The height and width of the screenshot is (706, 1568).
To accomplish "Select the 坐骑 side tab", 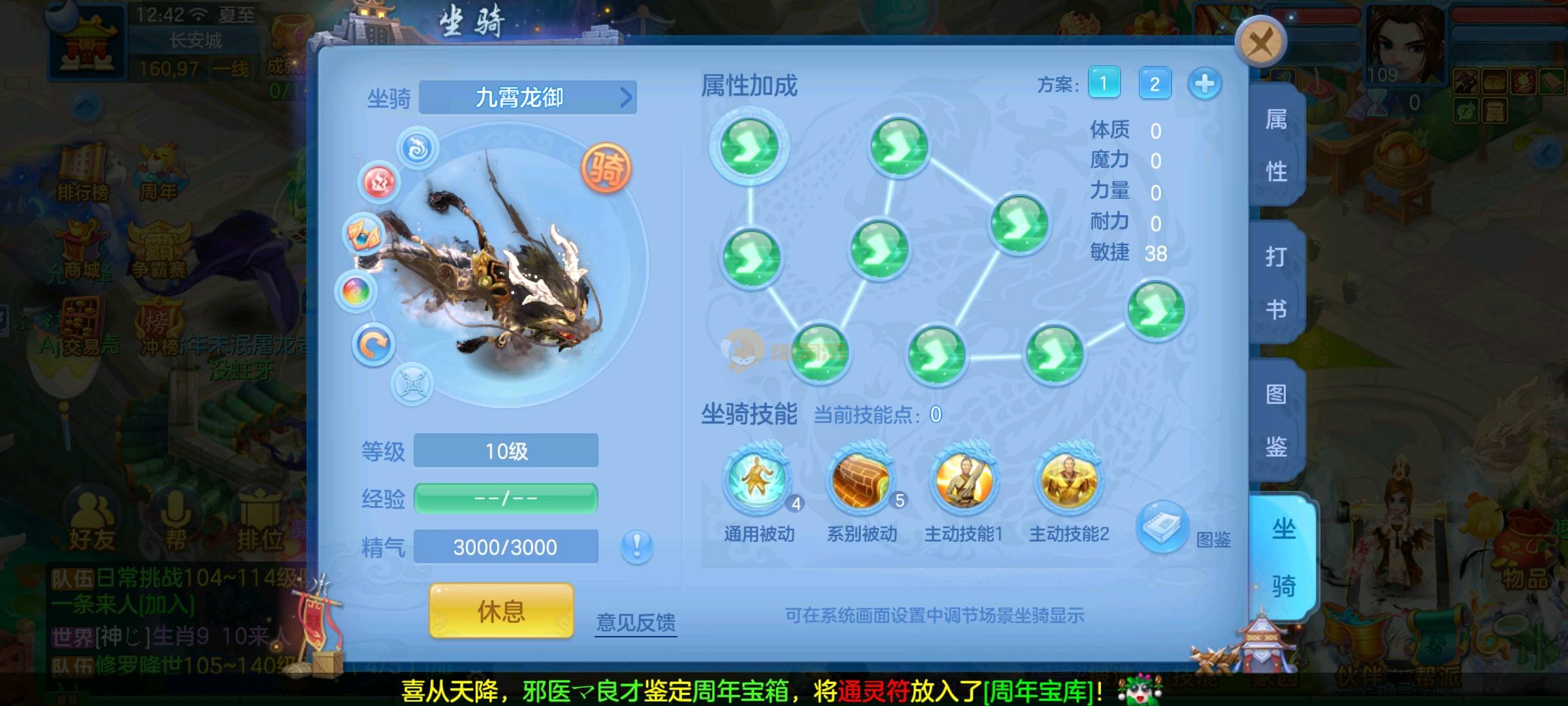I will point(1282,558).
